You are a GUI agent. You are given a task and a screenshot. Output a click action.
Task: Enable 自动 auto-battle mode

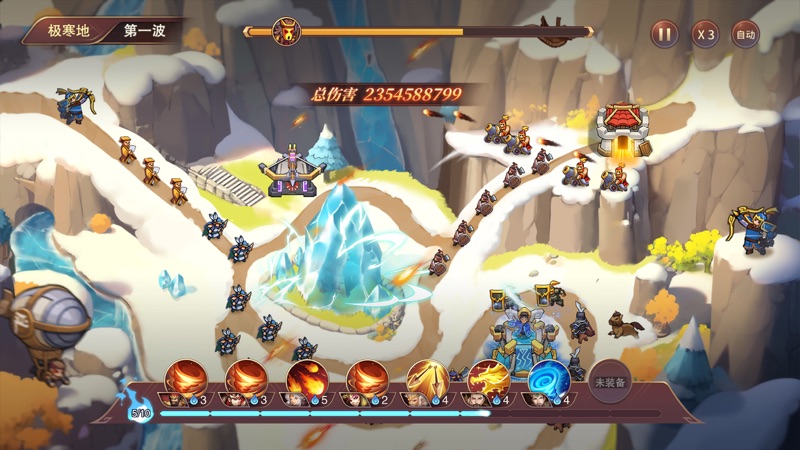(x=745, y=34)
